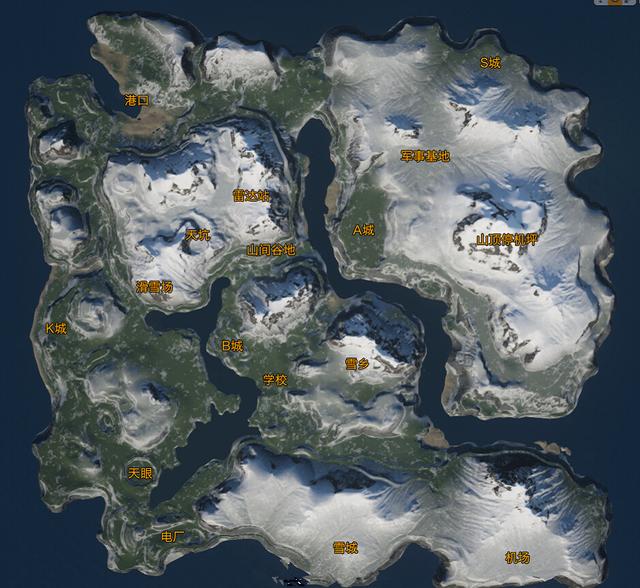Choose the B城 map label

[232, 346]
